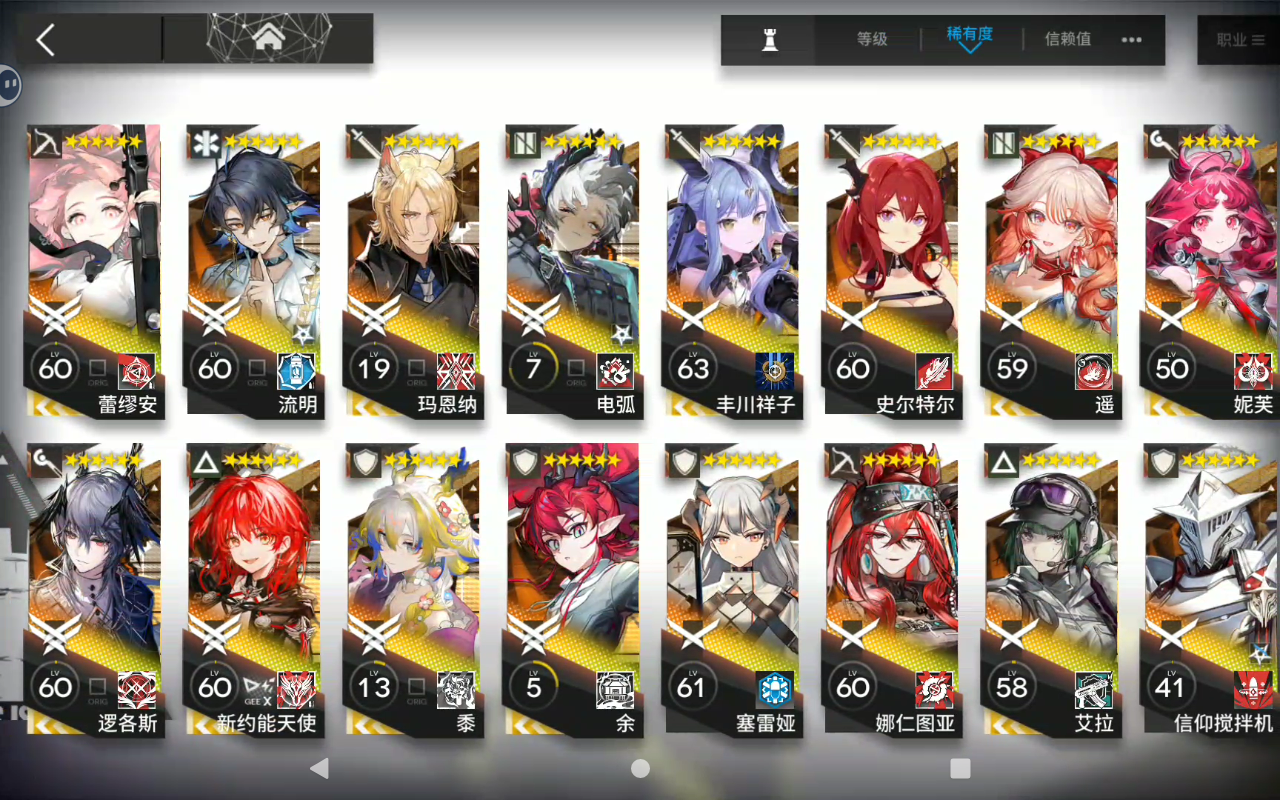Tap the Android circle home navigation button

click(639, 768)
